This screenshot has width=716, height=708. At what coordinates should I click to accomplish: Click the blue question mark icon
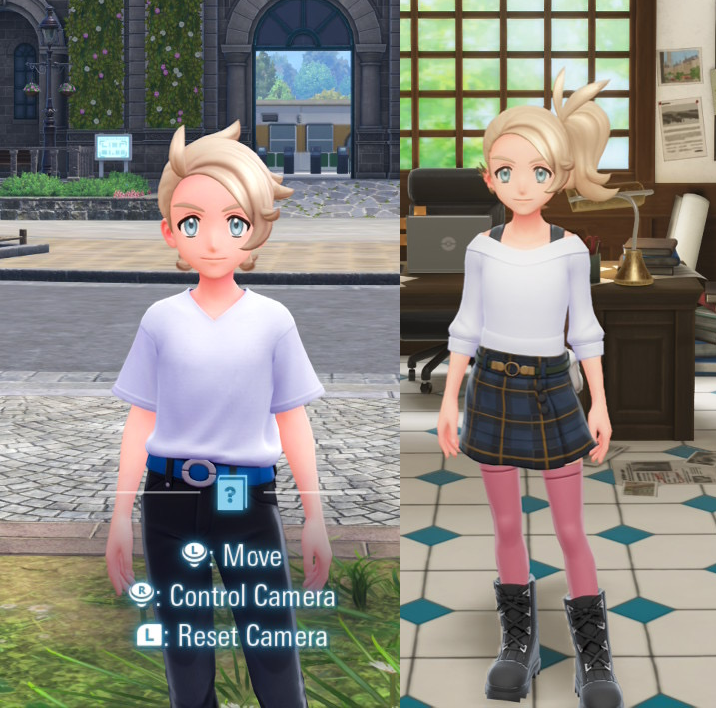[231, 493]
